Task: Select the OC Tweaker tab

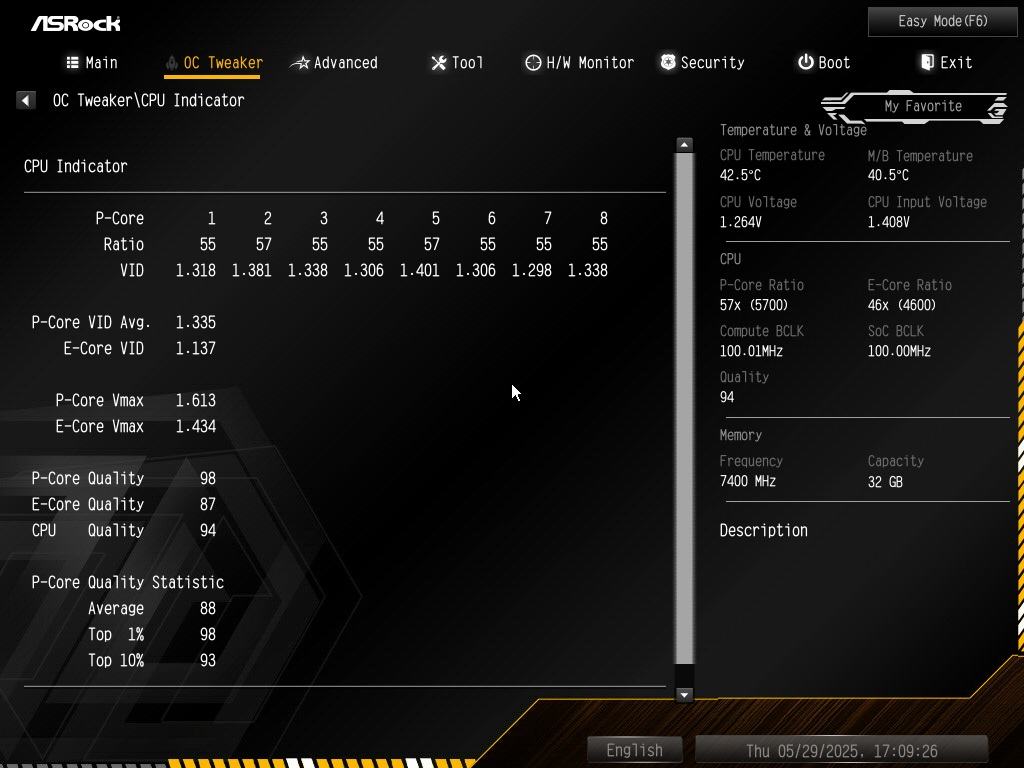Action: [x=213, y=62]
